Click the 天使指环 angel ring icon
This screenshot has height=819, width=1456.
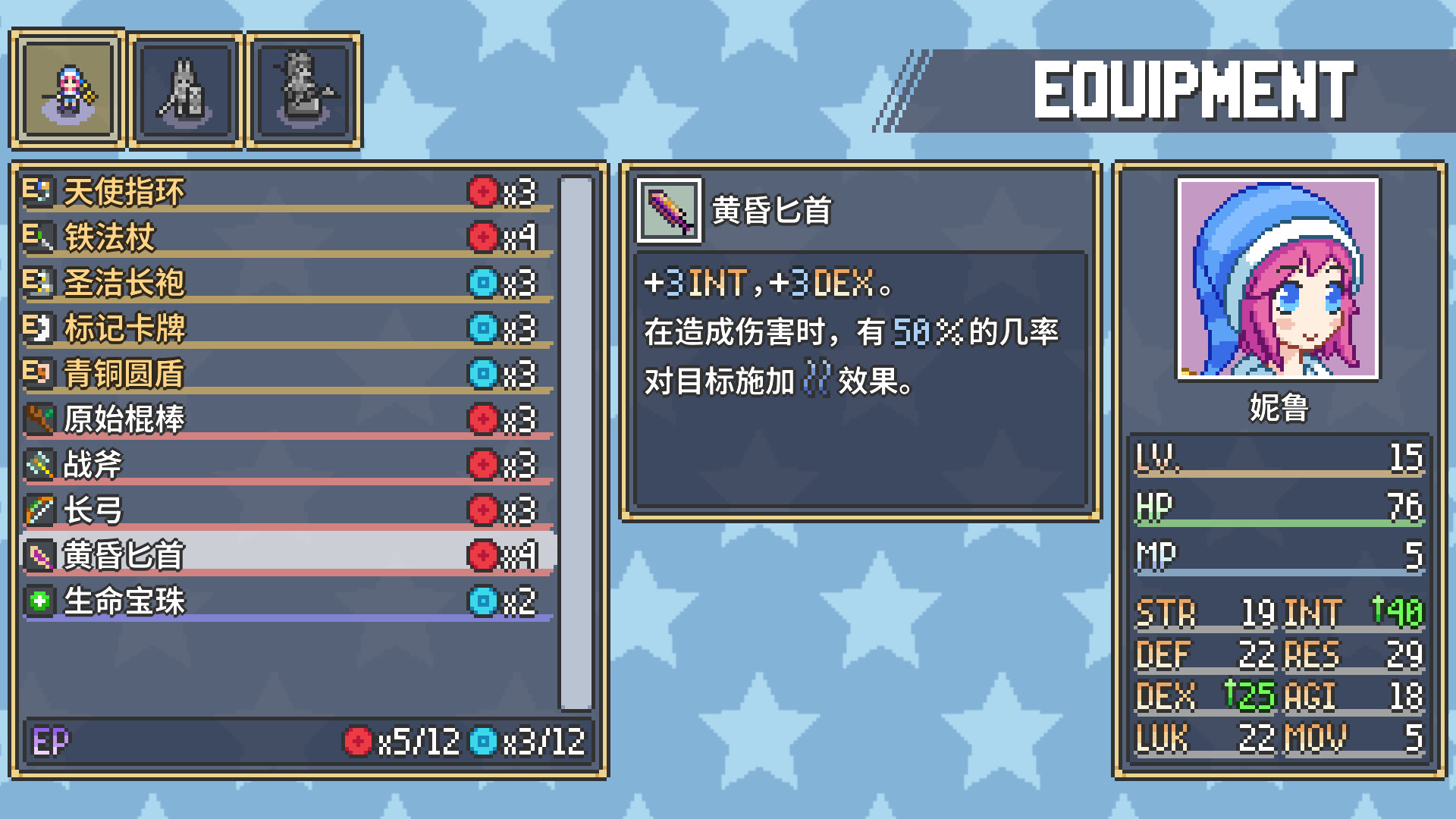point(39,192)
